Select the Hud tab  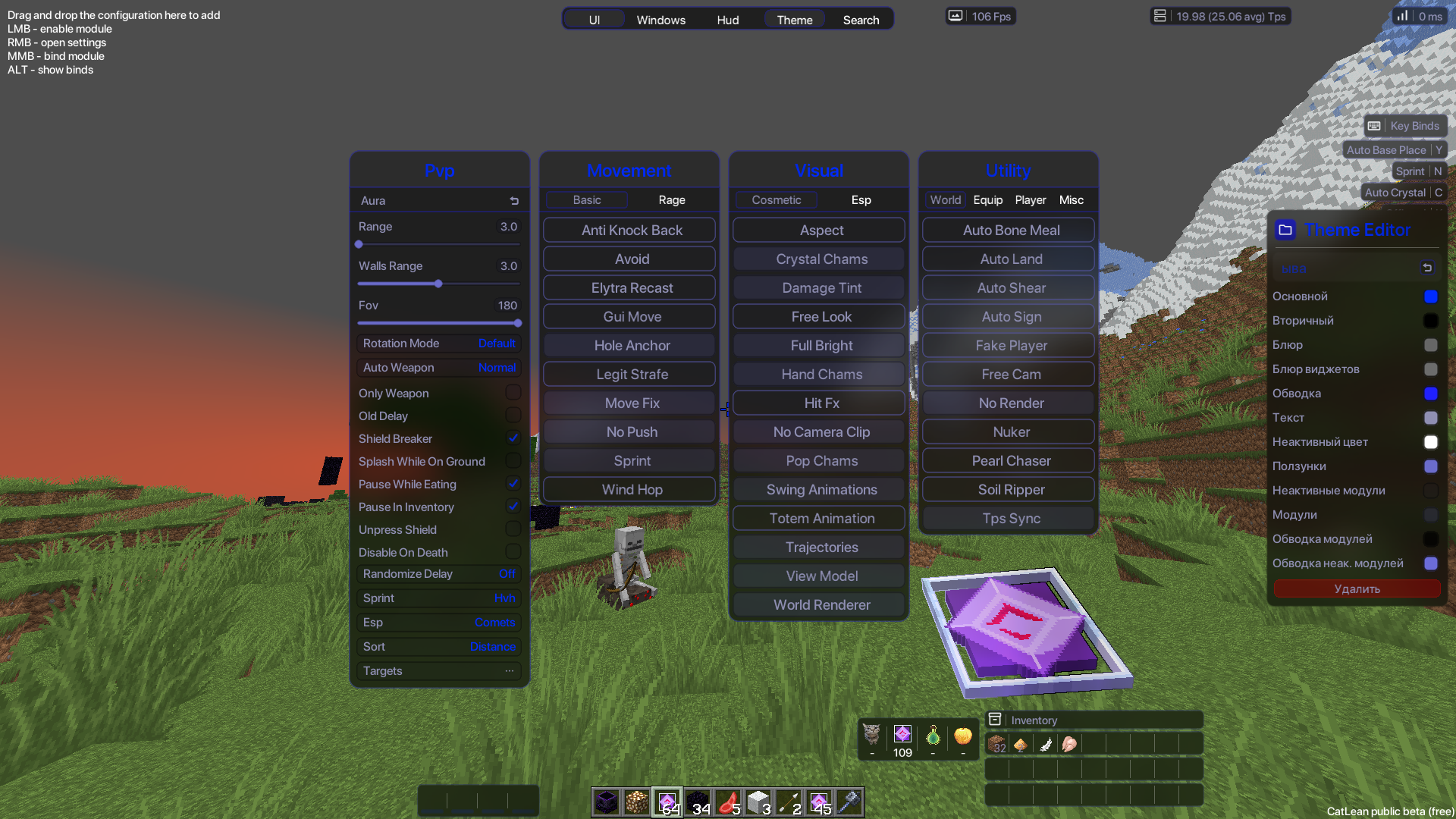click(x=727, y=20)
